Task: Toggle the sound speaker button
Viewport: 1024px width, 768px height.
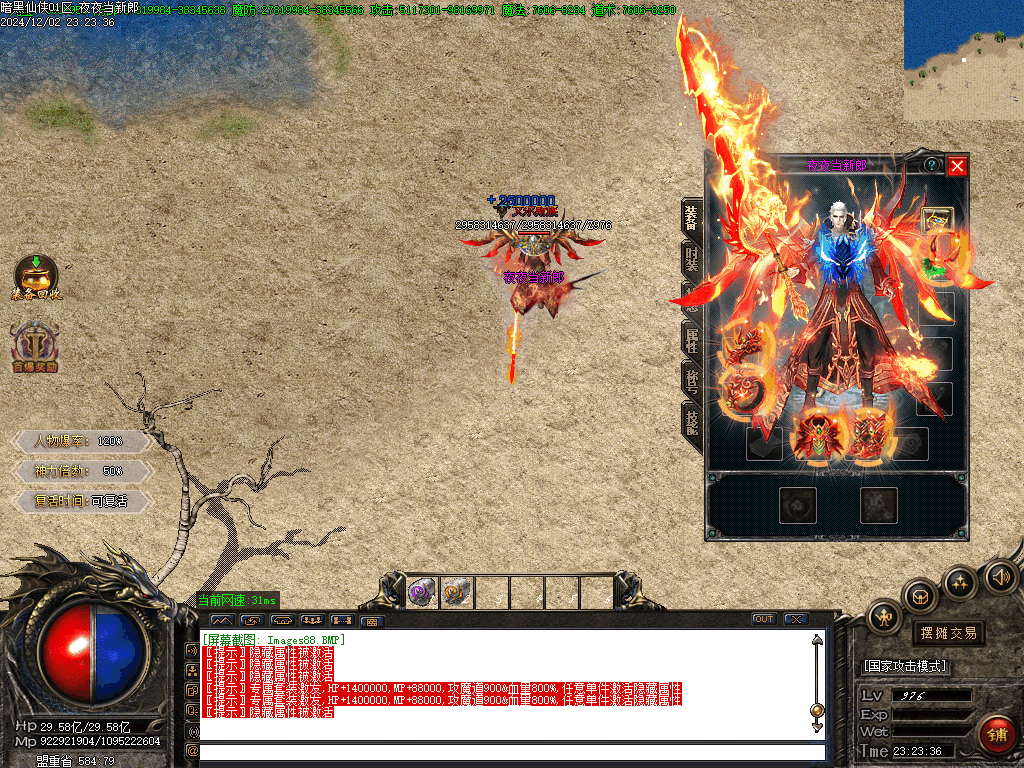Action: 1001,576
